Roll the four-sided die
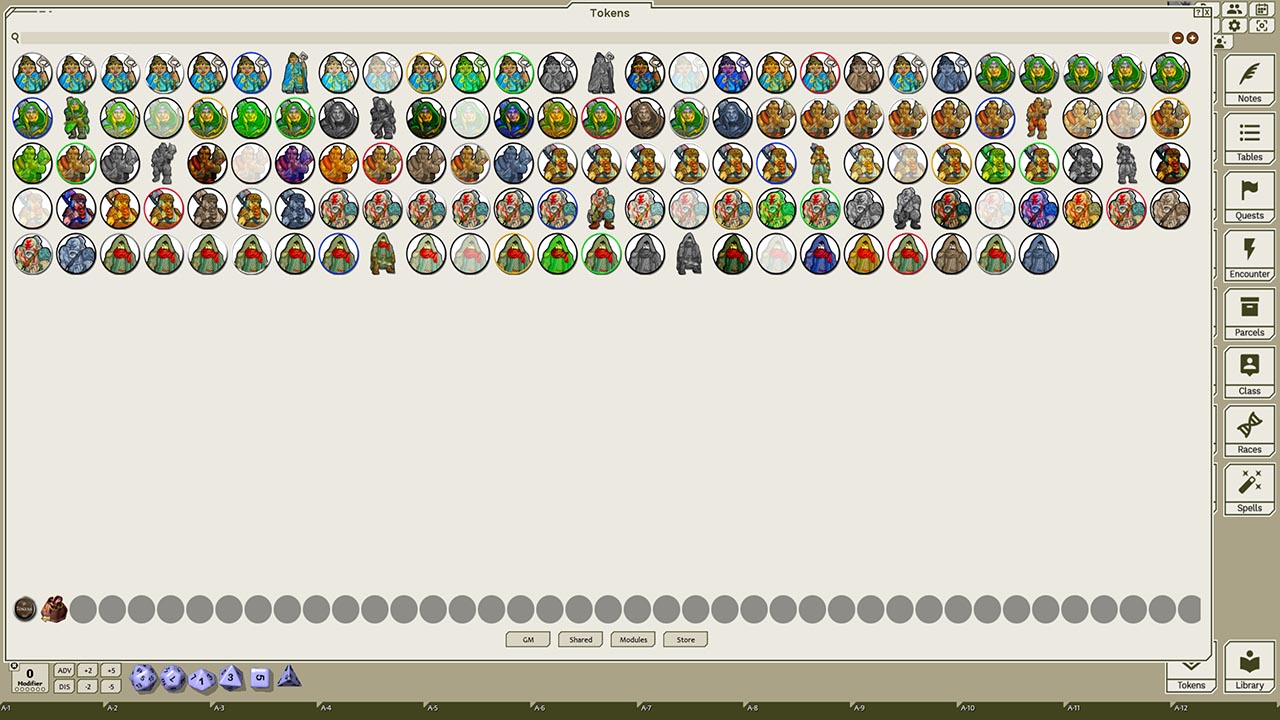 (x=289, y=678)
